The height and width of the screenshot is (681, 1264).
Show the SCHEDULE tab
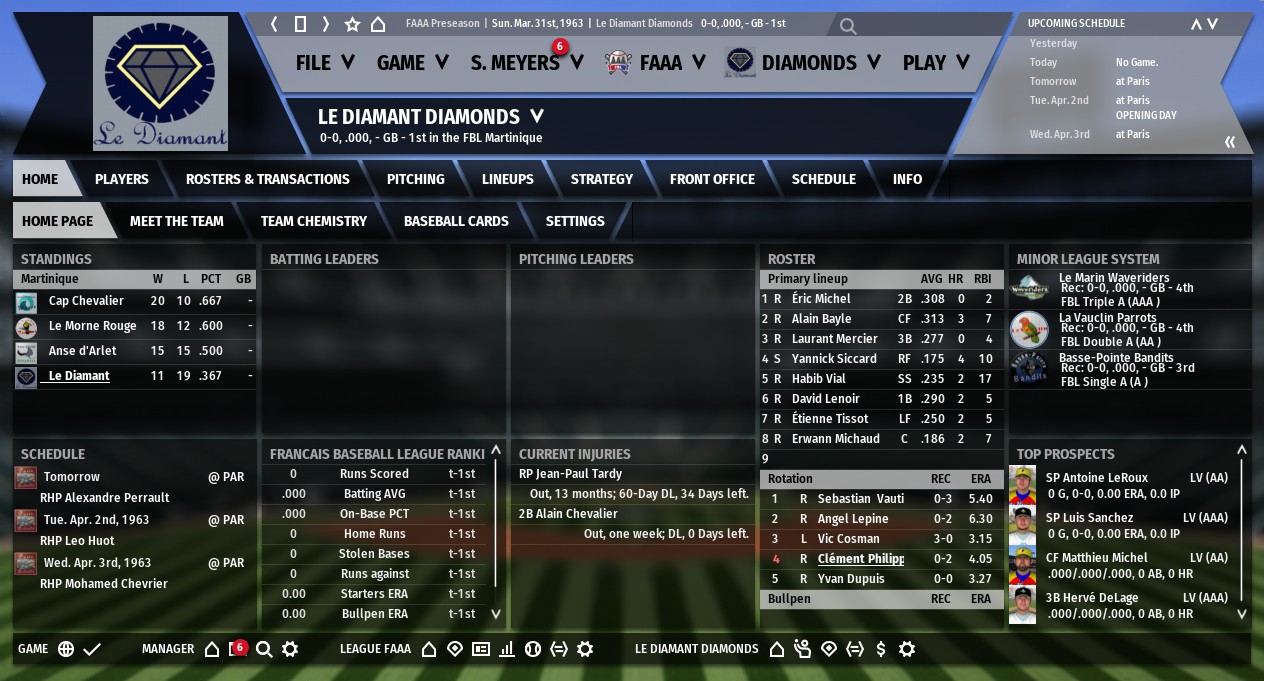click(x=823, y=179)
